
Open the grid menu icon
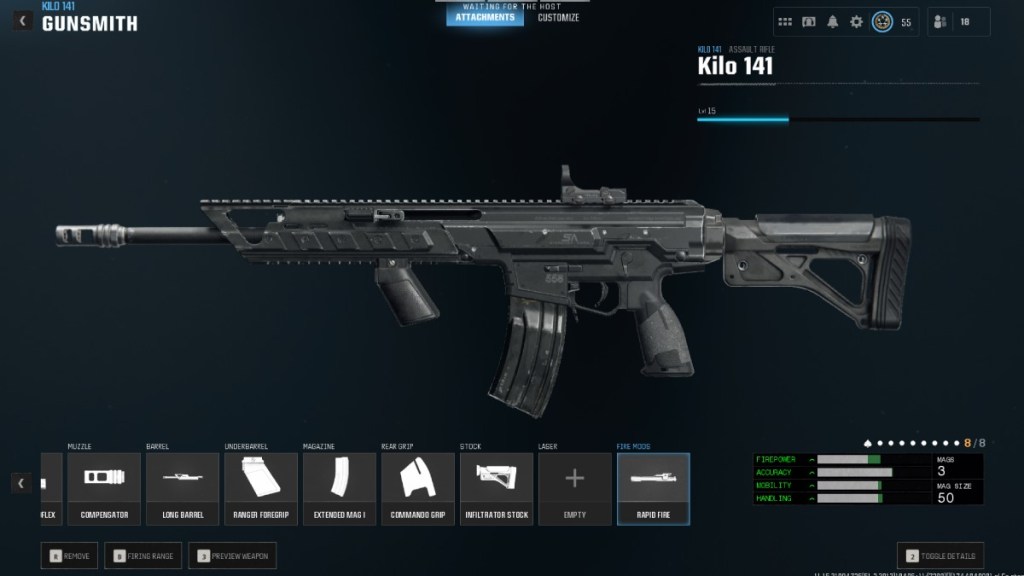785,22
